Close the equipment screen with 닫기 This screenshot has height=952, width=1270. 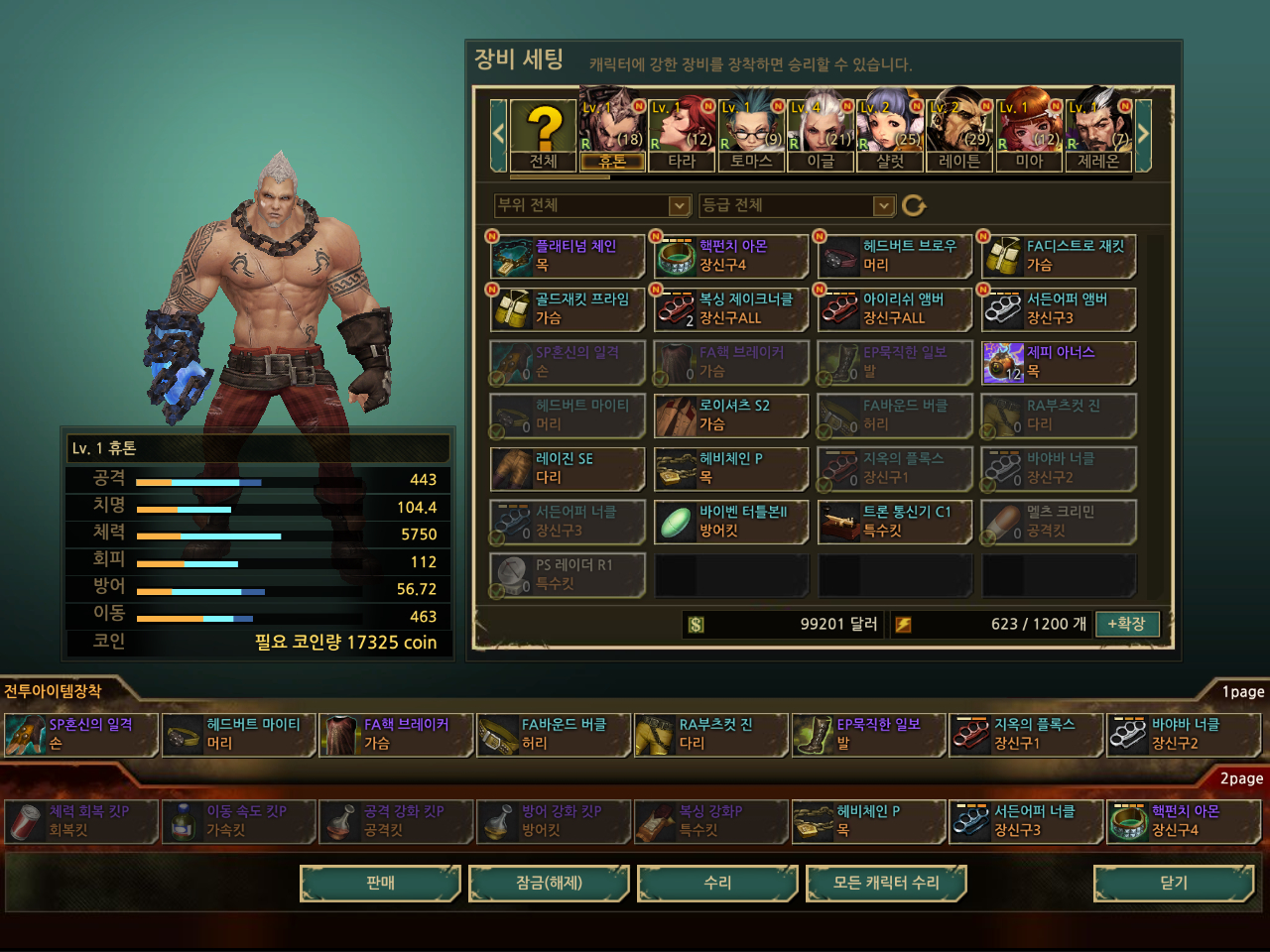[x=1174, y=883]
